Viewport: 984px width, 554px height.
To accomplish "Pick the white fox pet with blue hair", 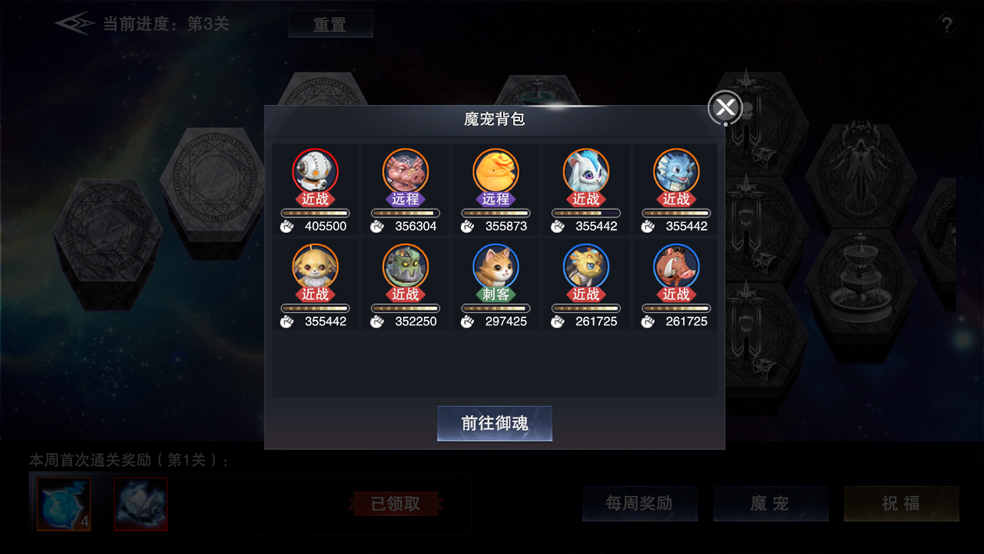I will point(586,173).
